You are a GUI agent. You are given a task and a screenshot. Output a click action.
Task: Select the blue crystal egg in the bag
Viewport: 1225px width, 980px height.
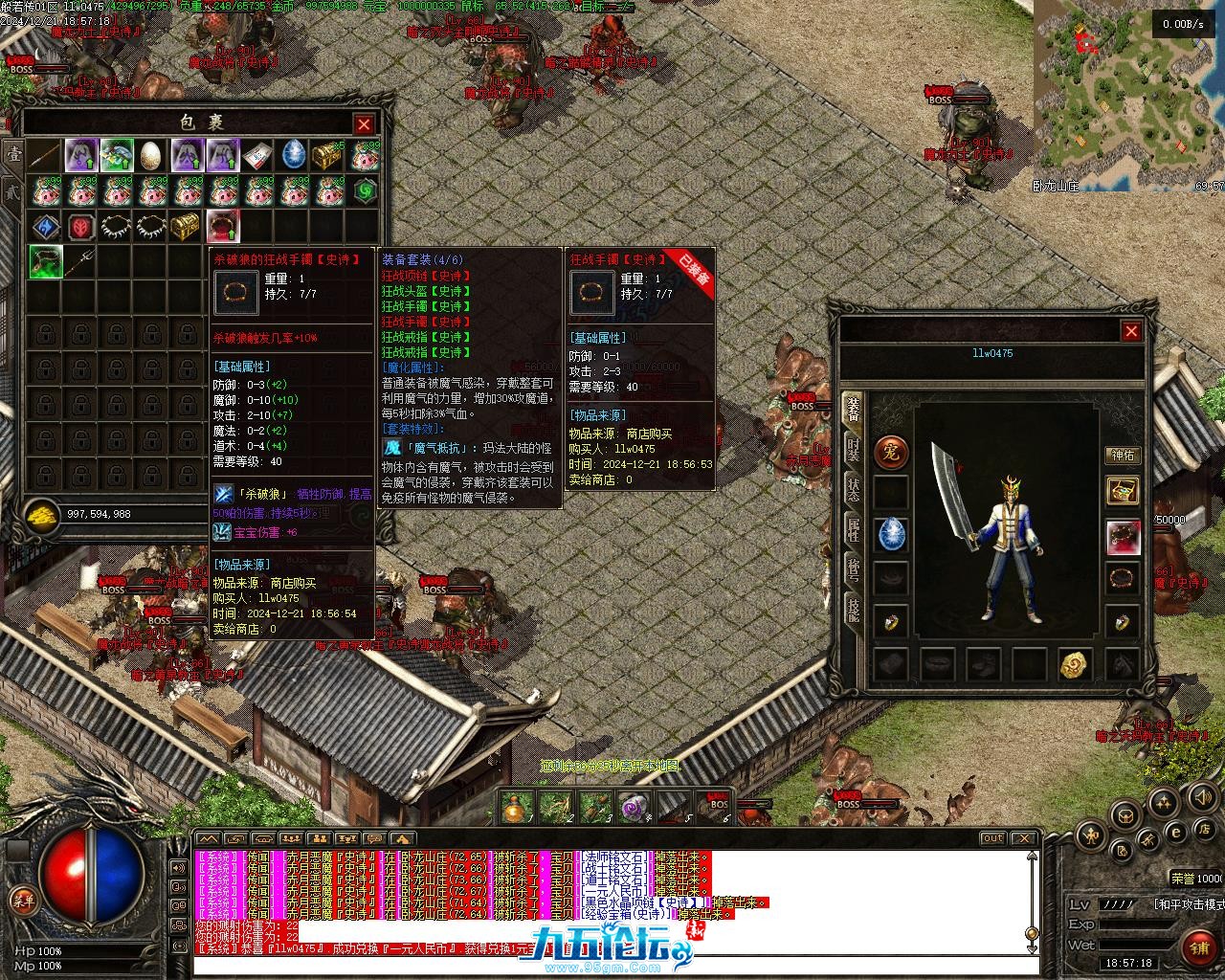point(294,155)
